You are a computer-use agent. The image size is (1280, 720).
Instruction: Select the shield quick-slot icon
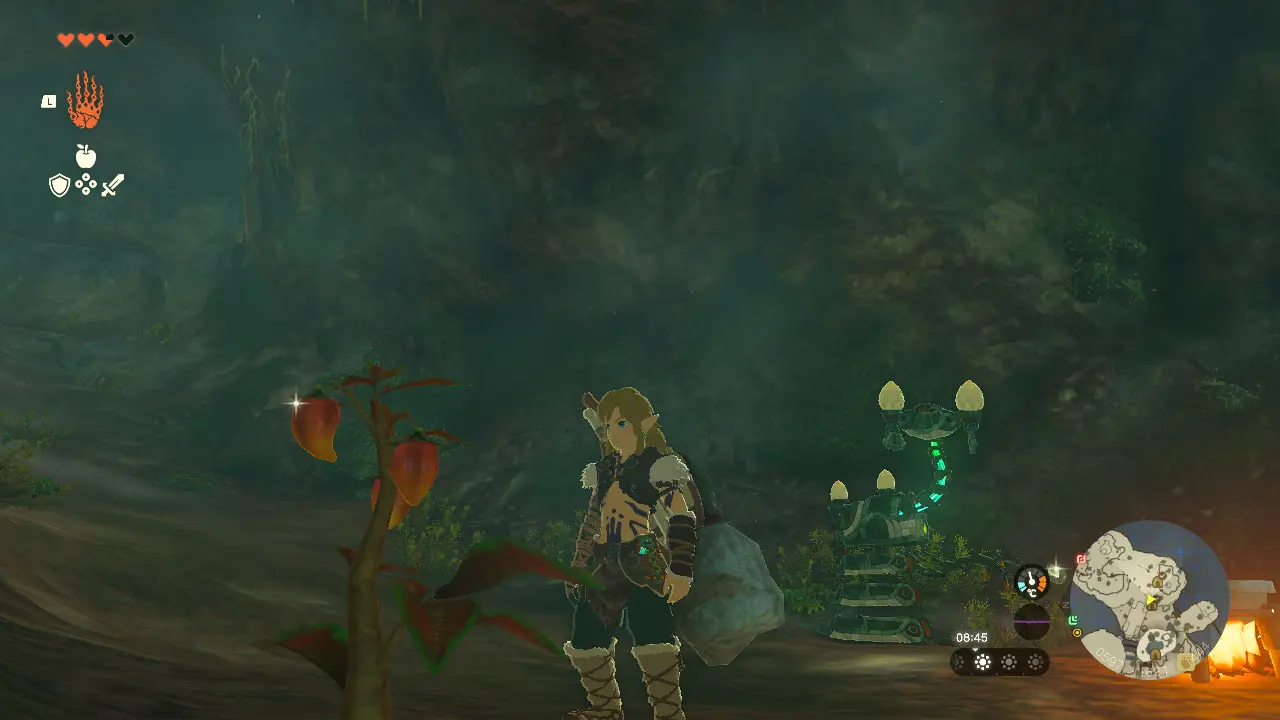[x=59, y=185]
